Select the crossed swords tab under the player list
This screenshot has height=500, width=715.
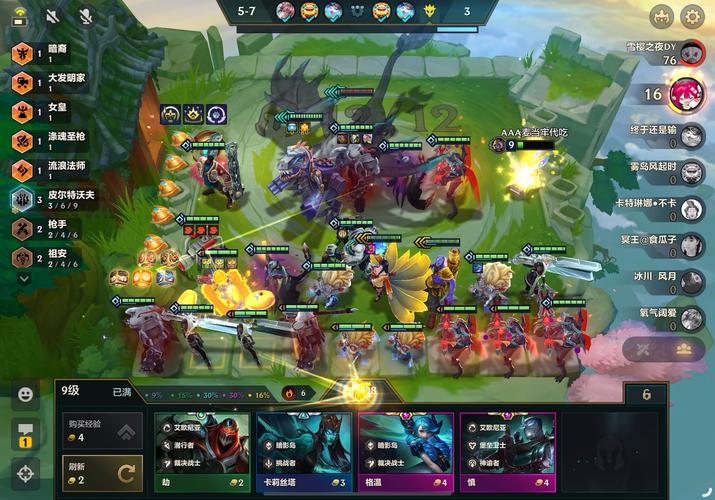tap(645, 349)
